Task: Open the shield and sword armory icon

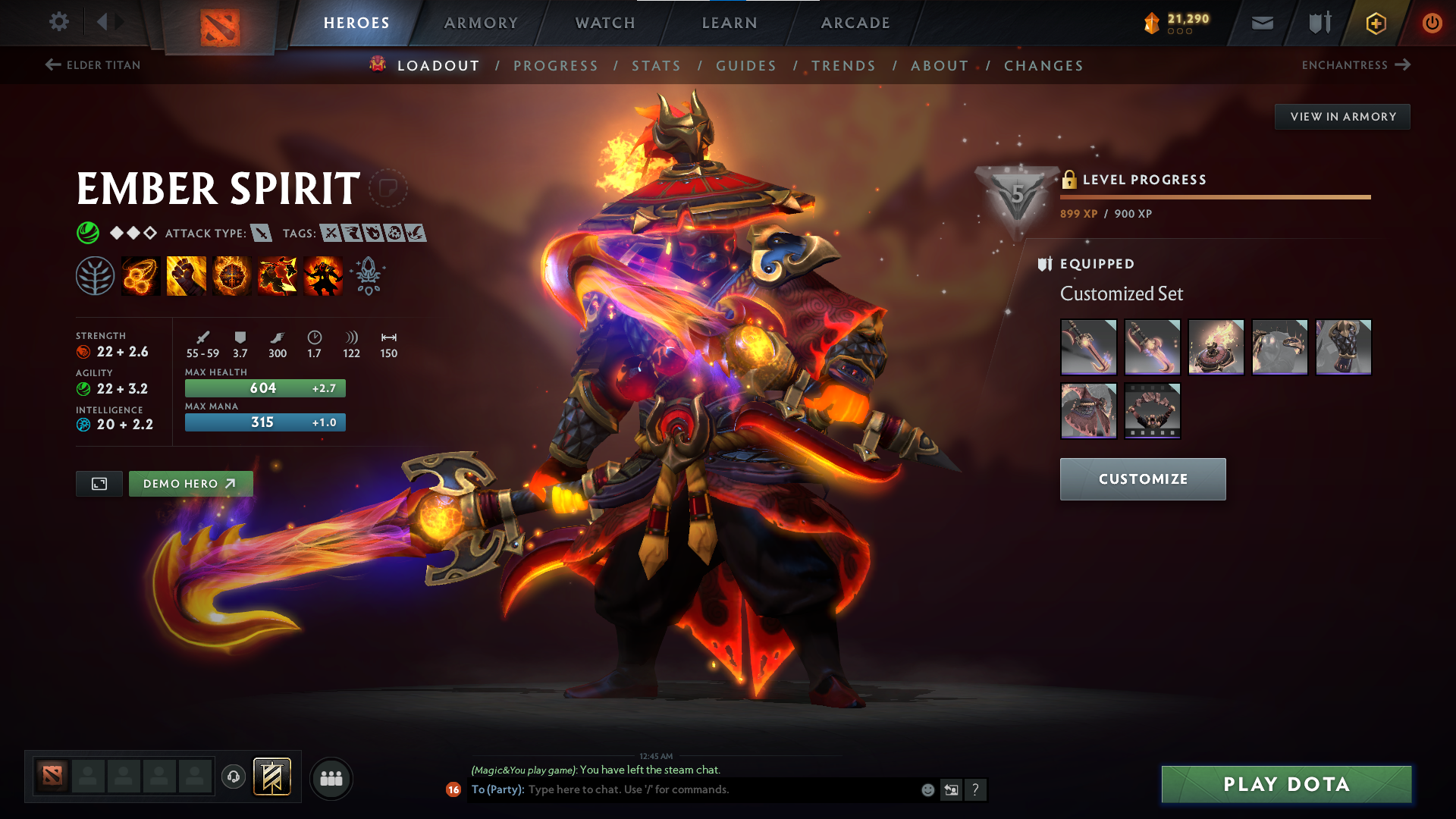Action: (x=1319, y=23)
